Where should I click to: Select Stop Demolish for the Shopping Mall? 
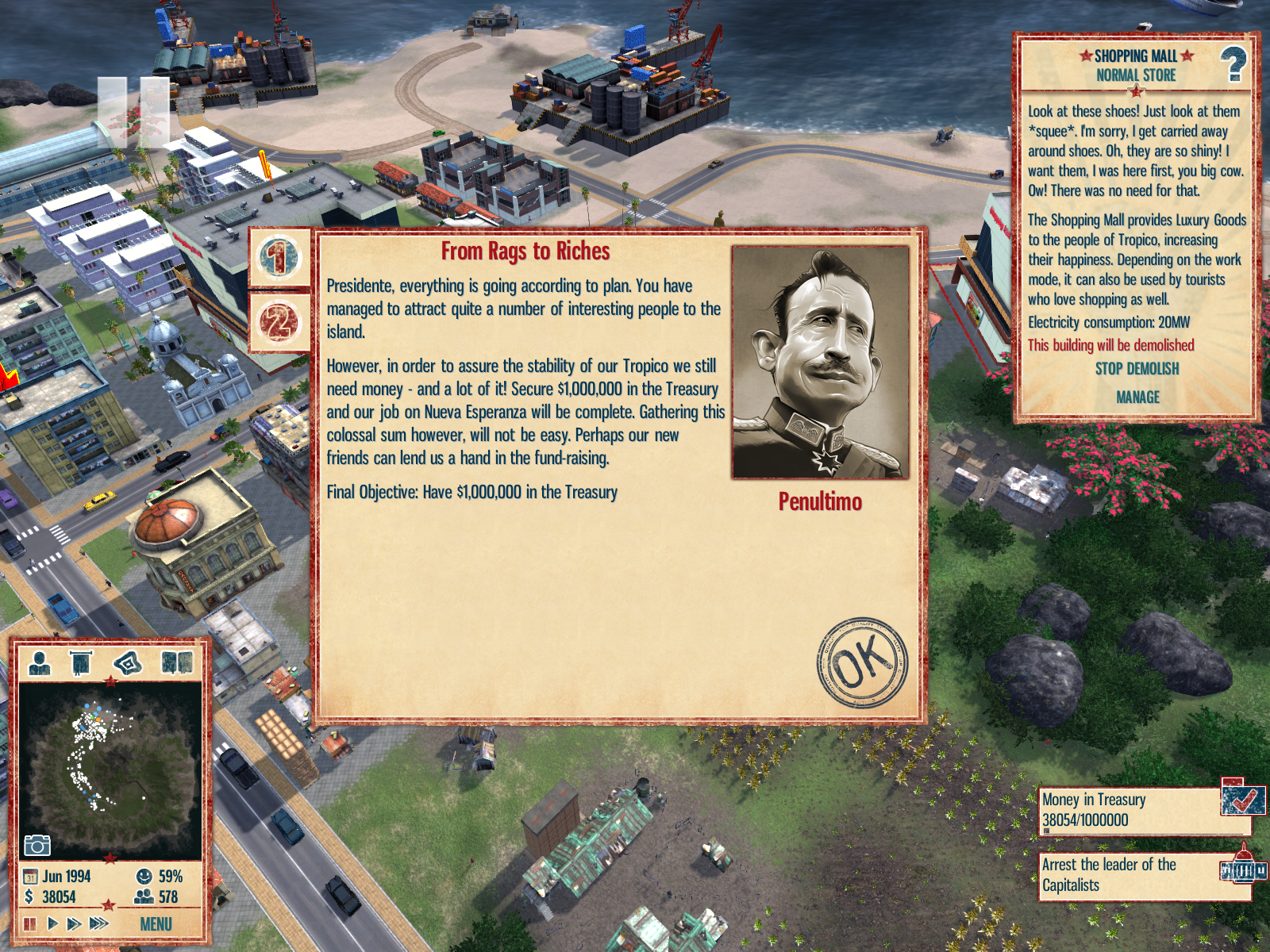point(1137,369)
